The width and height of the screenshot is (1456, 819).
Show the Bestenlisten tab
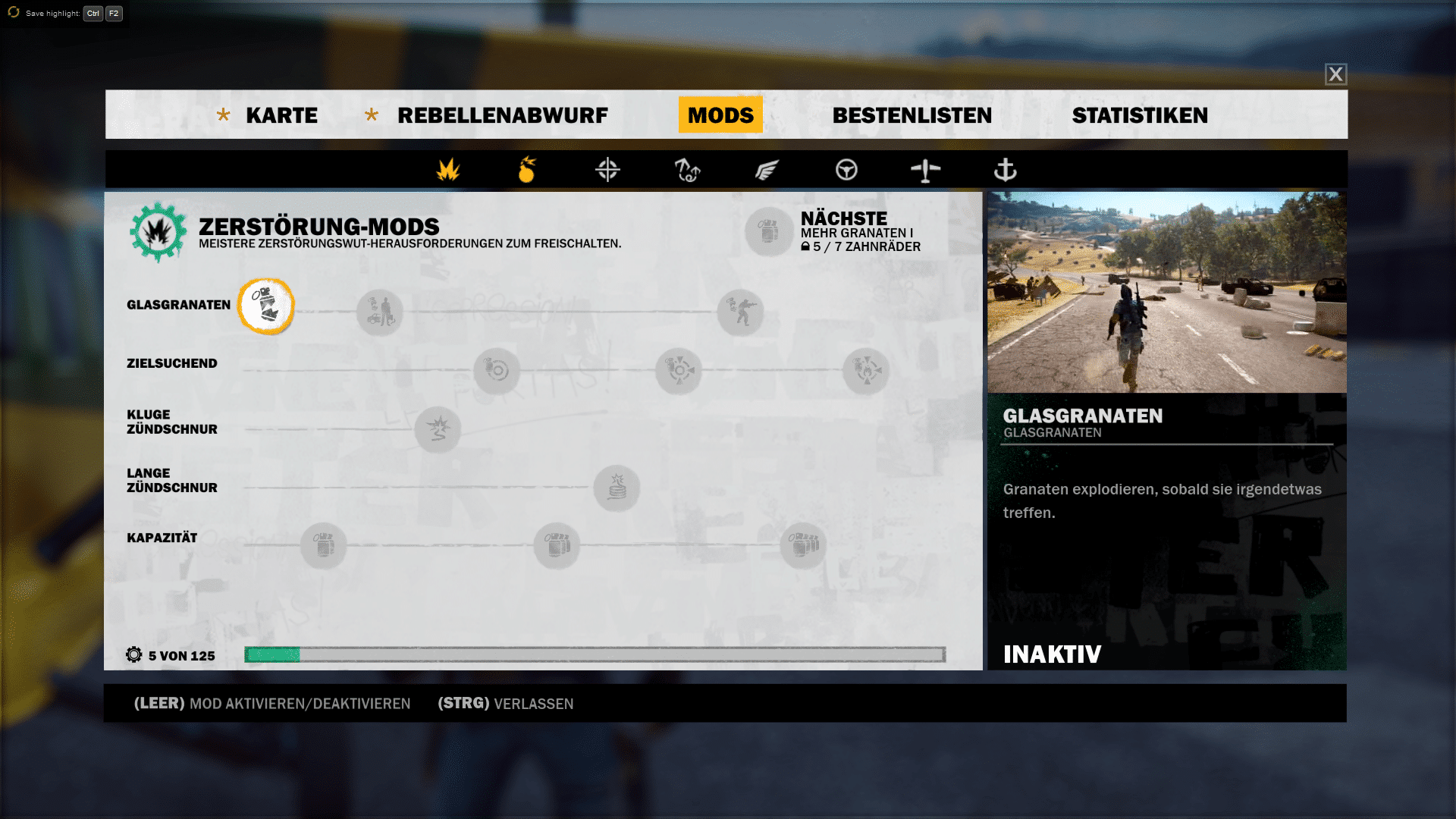click(912, 115)
